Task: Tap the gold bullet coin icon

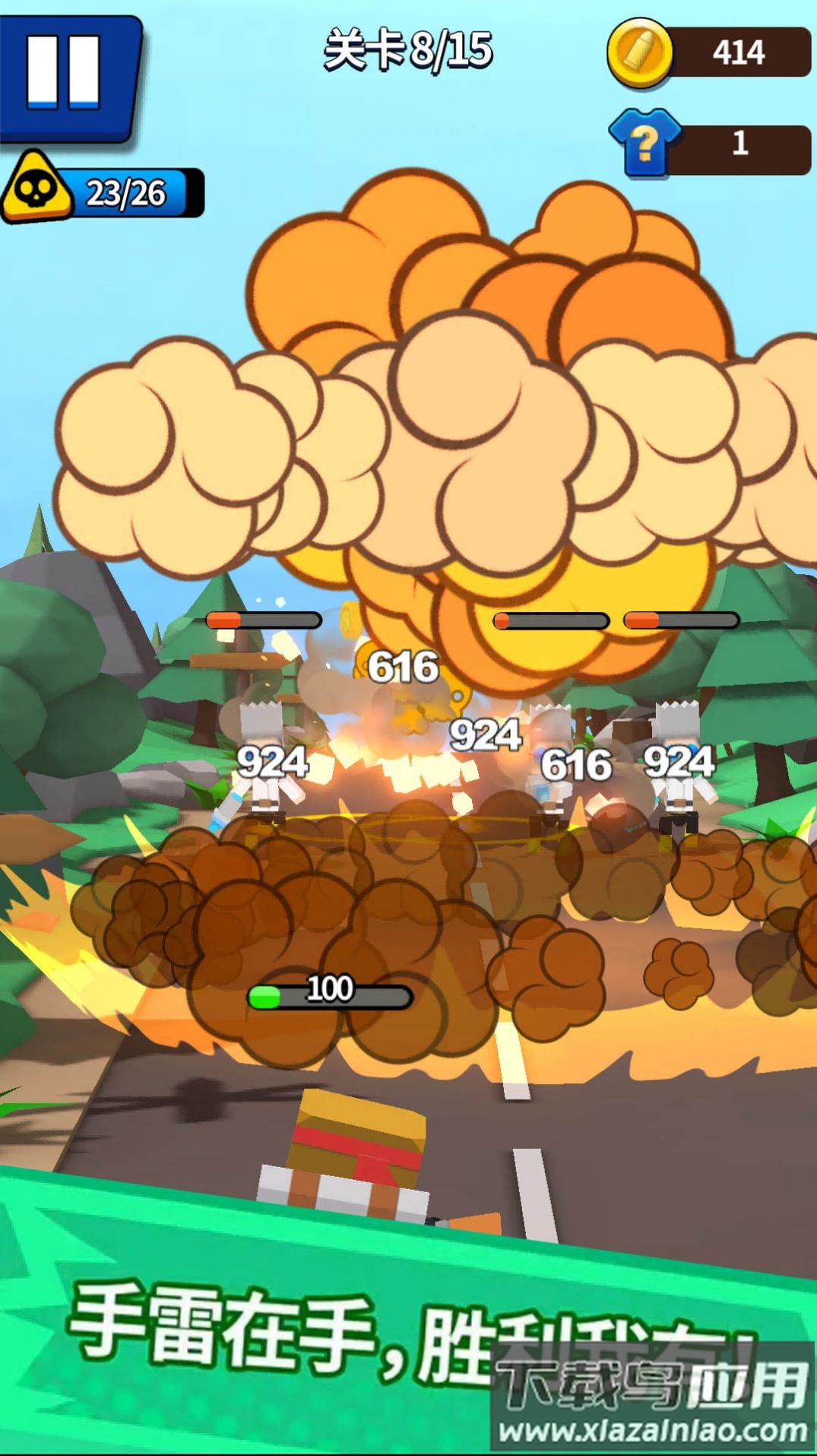Action: 640,52
